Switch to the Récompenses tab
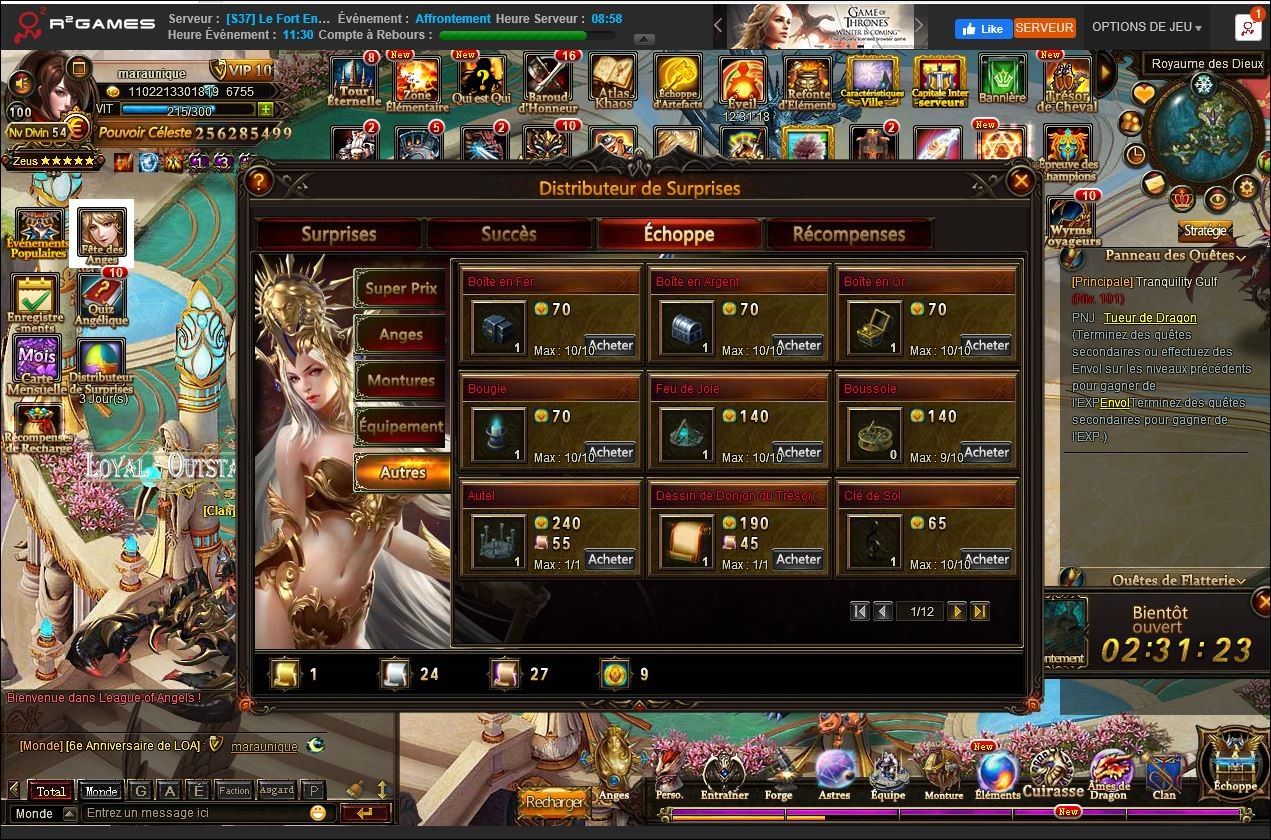 pos(848,234)
